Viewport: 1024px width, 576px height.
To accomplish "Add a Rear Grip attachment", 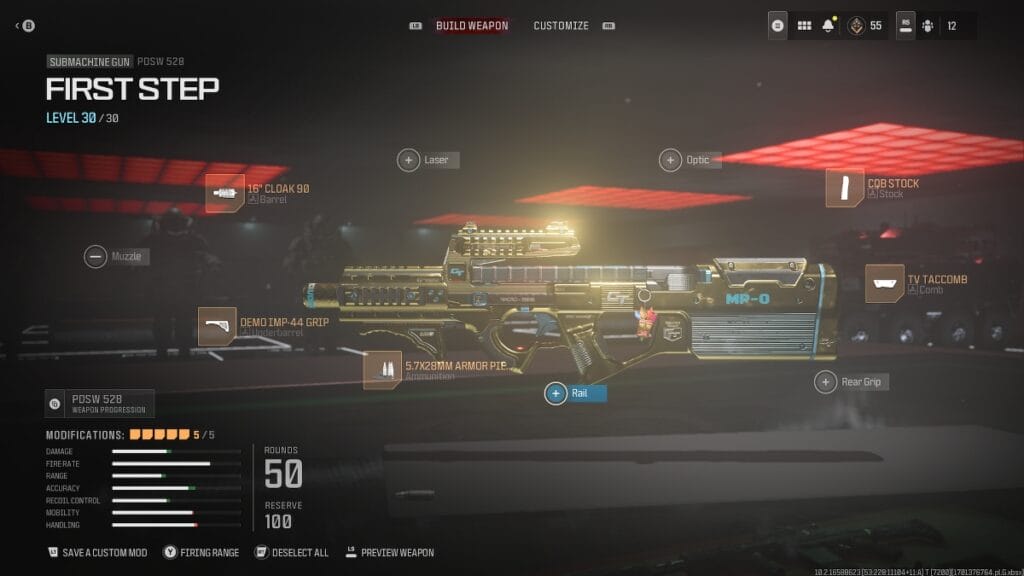I will [825, 381].
